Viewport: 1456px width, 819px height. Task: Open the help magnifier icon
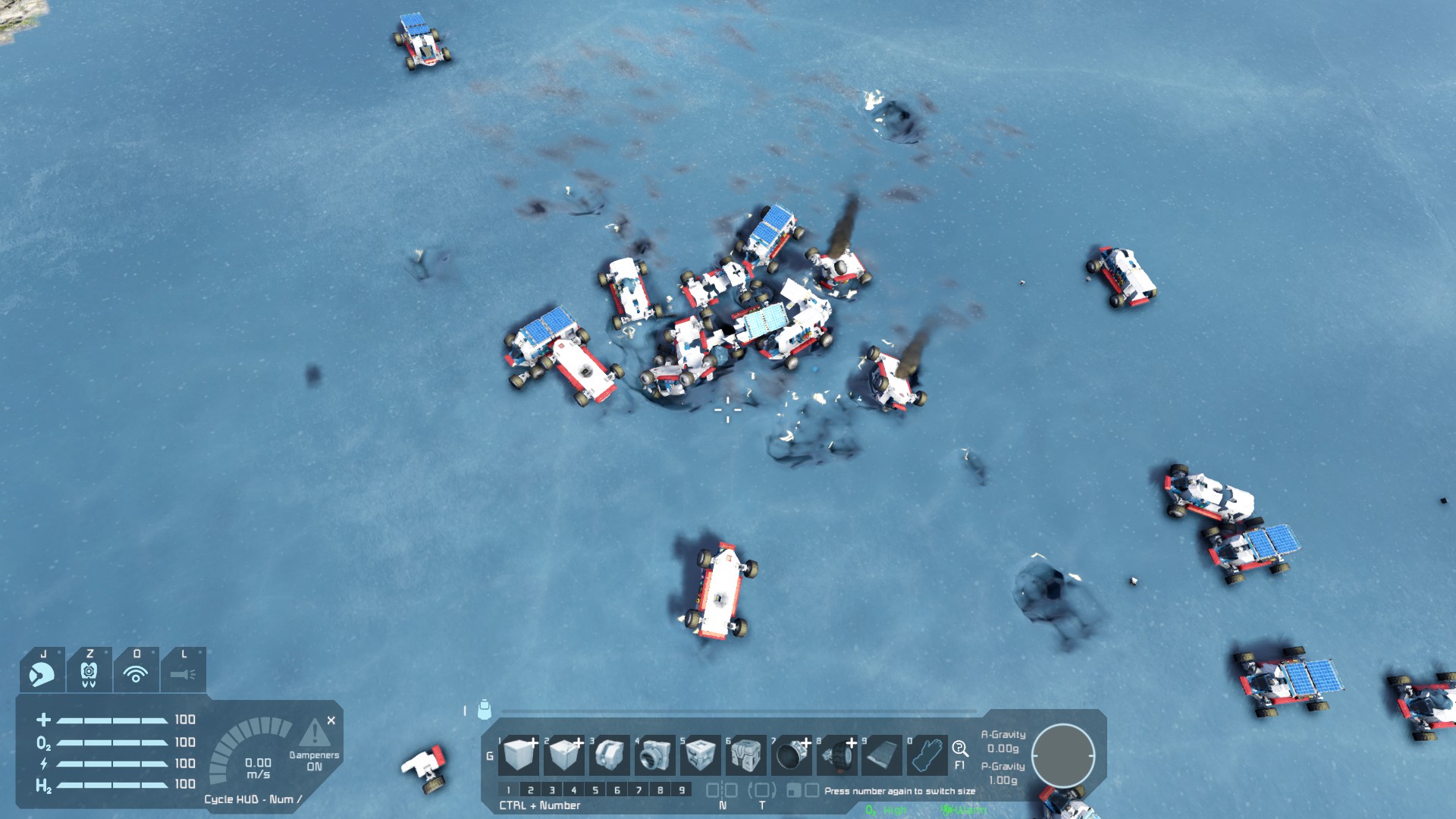(960, 749)
